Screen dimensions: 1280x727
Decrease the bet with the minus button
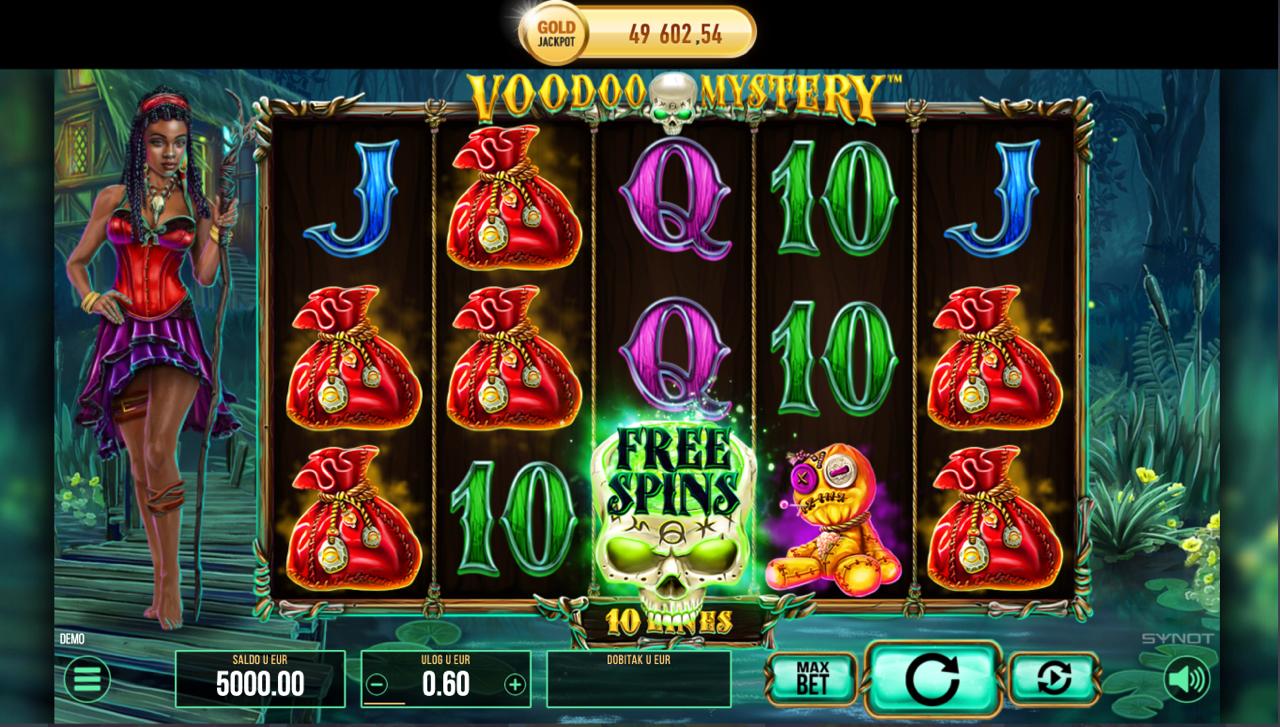point(377,685)
